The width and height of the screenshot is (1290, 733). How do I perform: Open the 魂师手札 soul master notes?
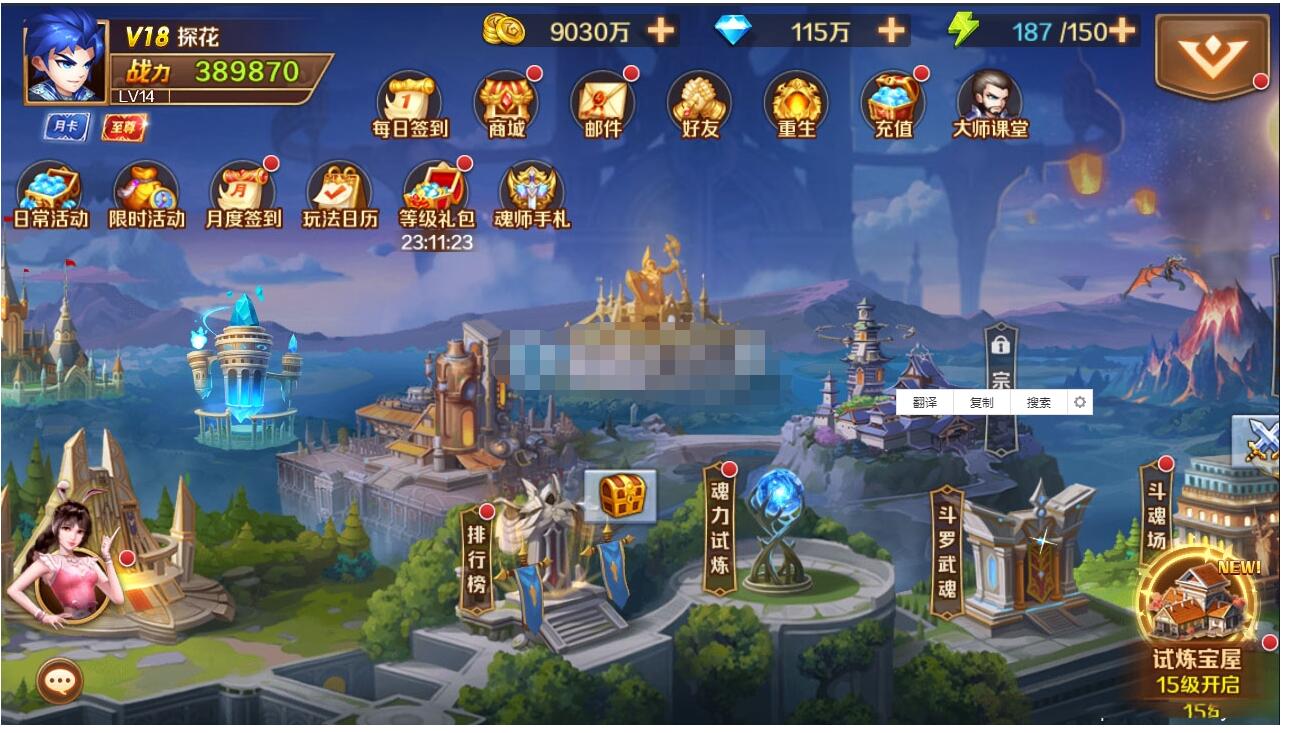(531, 194)
